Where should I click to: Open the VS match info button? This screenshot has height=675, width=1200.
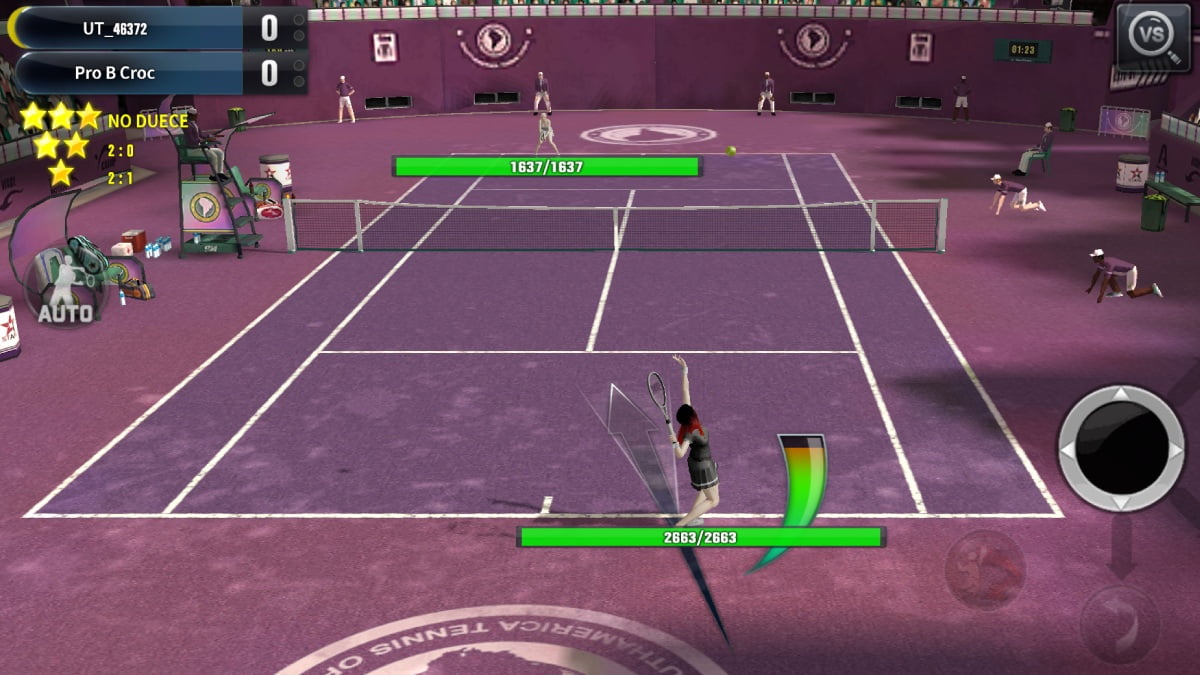[1152, 38]
